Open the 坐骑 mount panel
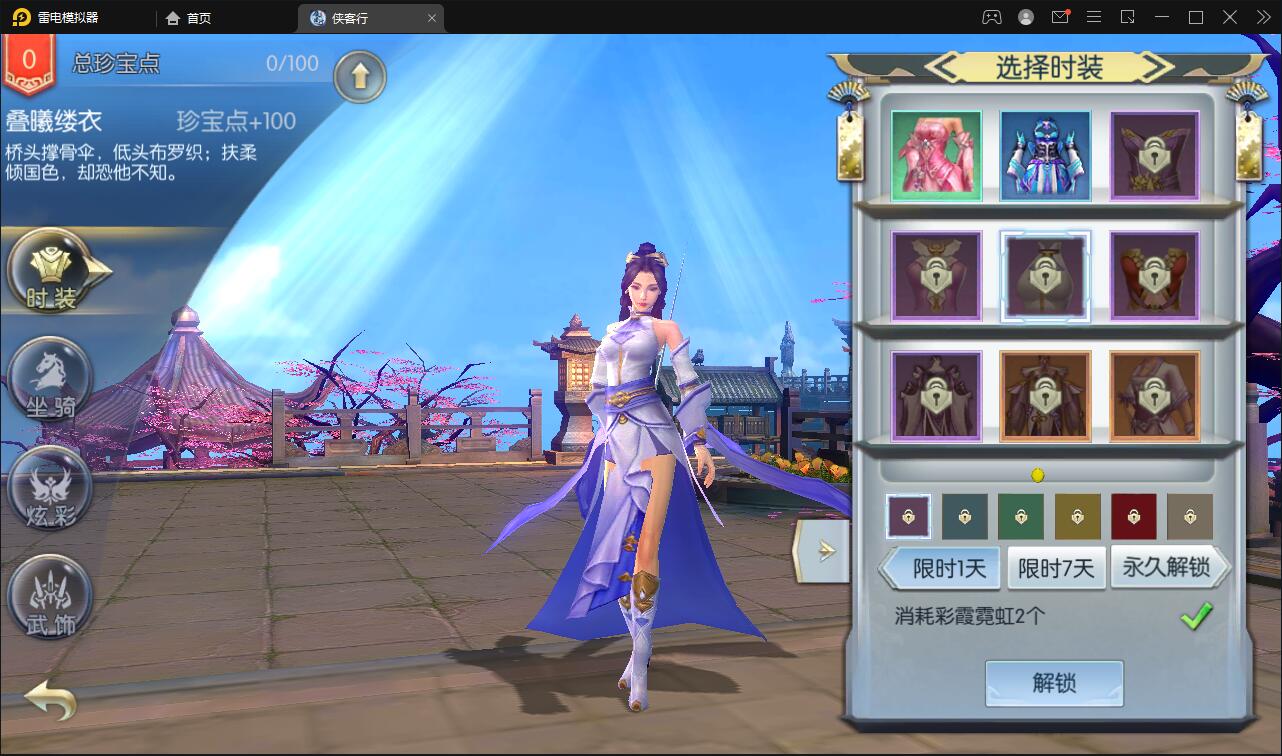Screen dimensions: 1282x756 50,380
